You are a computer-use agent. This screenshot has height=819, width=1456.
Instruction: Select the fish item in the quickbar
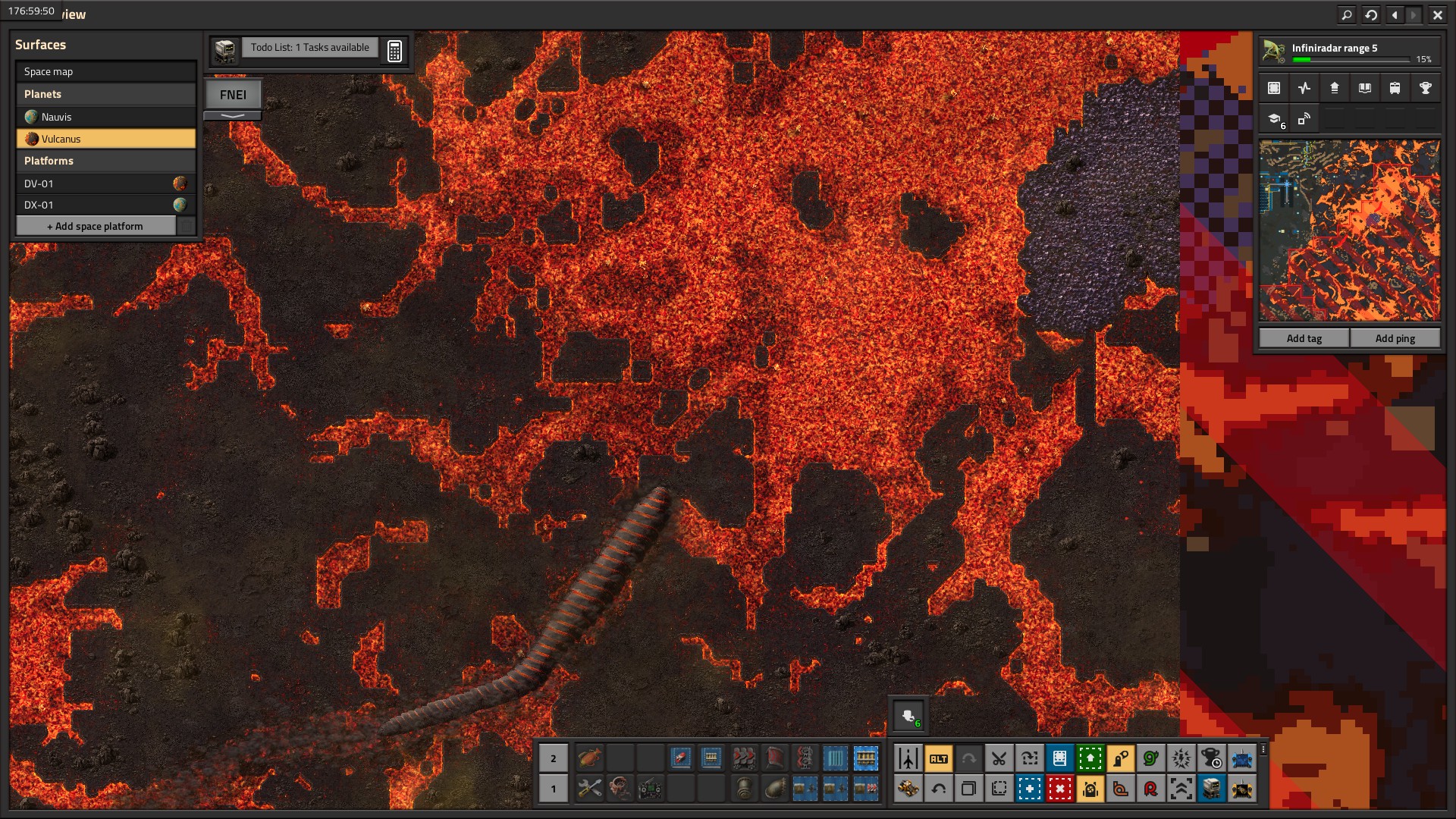point(589,758)
